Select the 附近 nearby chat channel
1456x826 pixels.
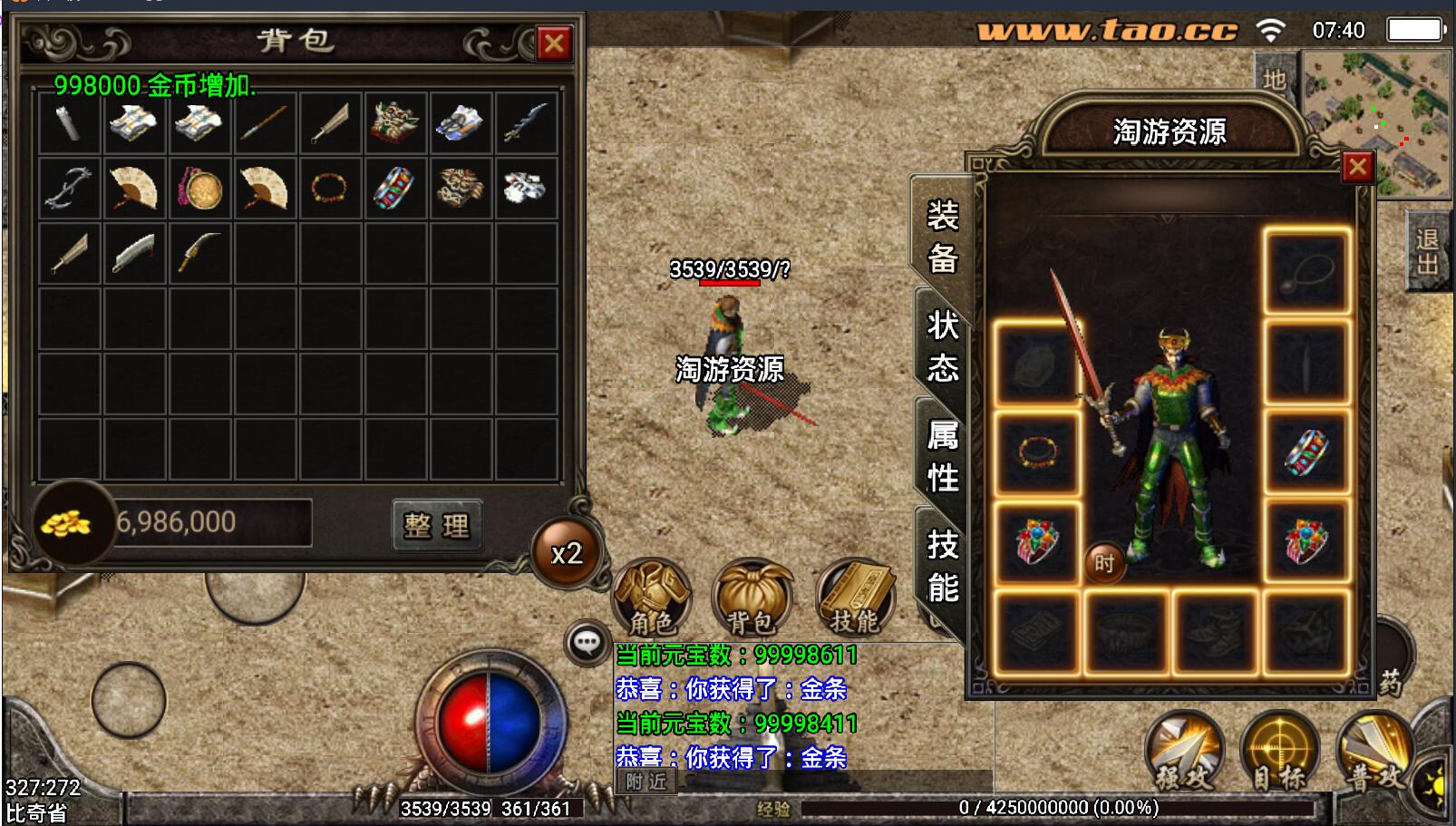645,782
